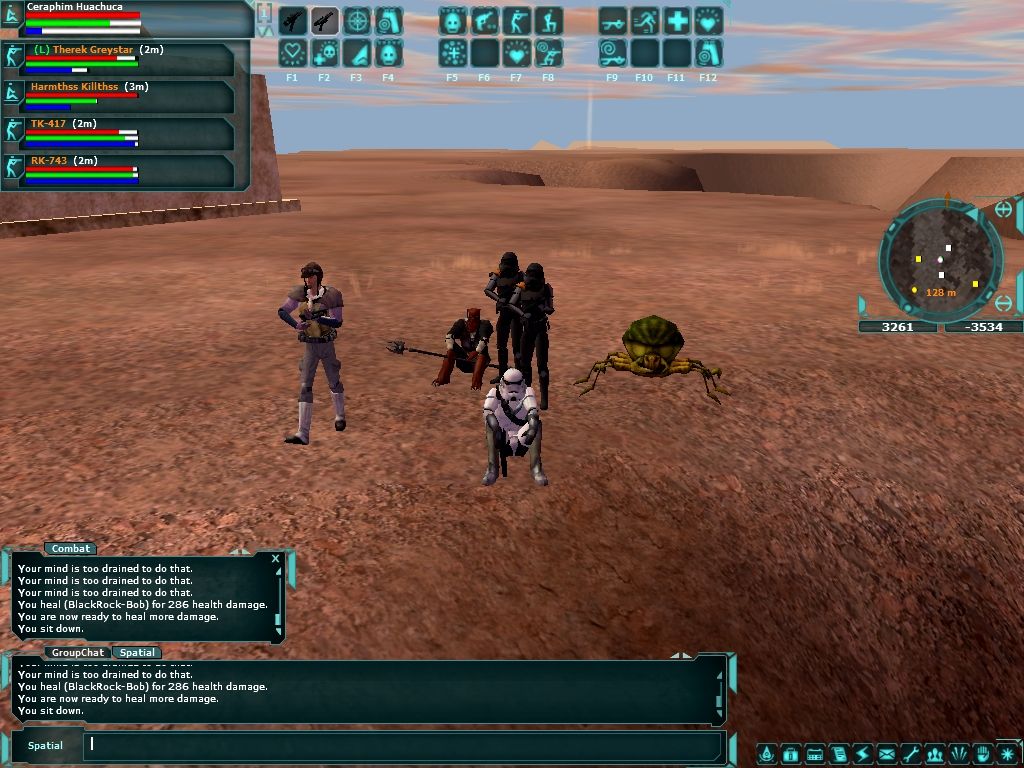This screenshot has height=768, width=1024.
Task: Click the prone figure toolbar icon
Action: click(612, 21)
